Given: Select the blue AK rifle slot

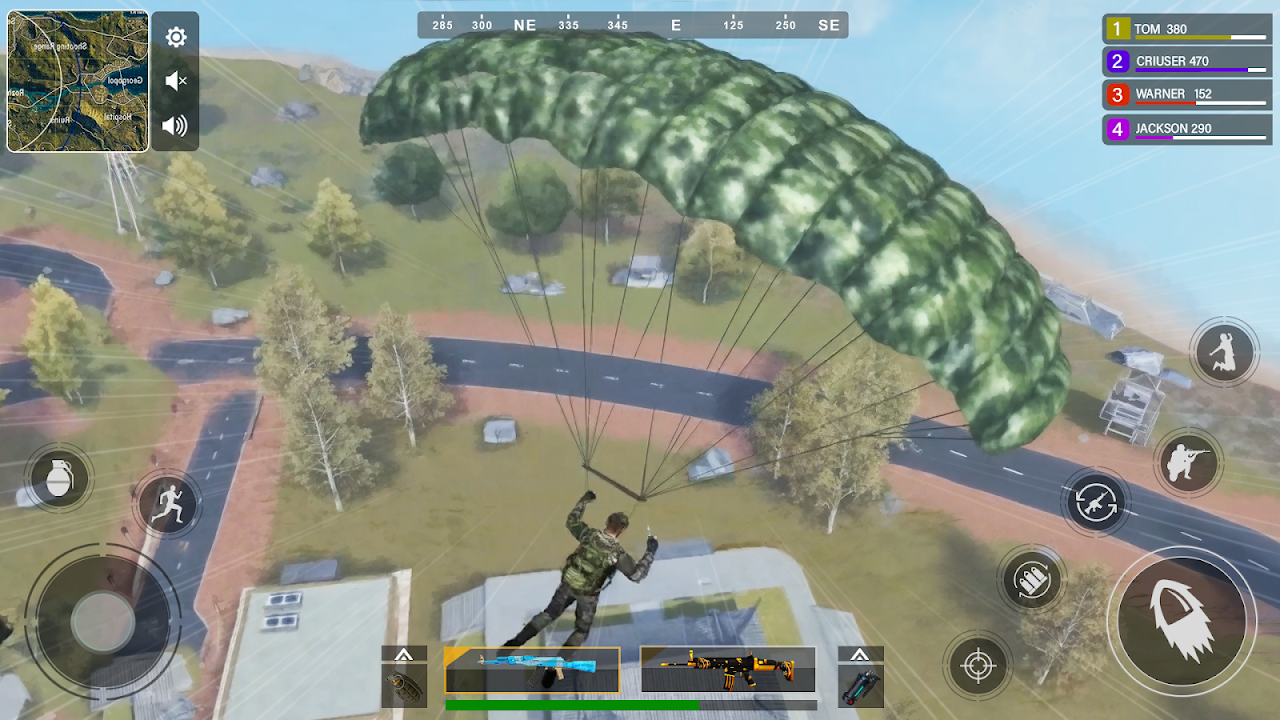Looking at the screenshot, I should (x=532, y=670).
